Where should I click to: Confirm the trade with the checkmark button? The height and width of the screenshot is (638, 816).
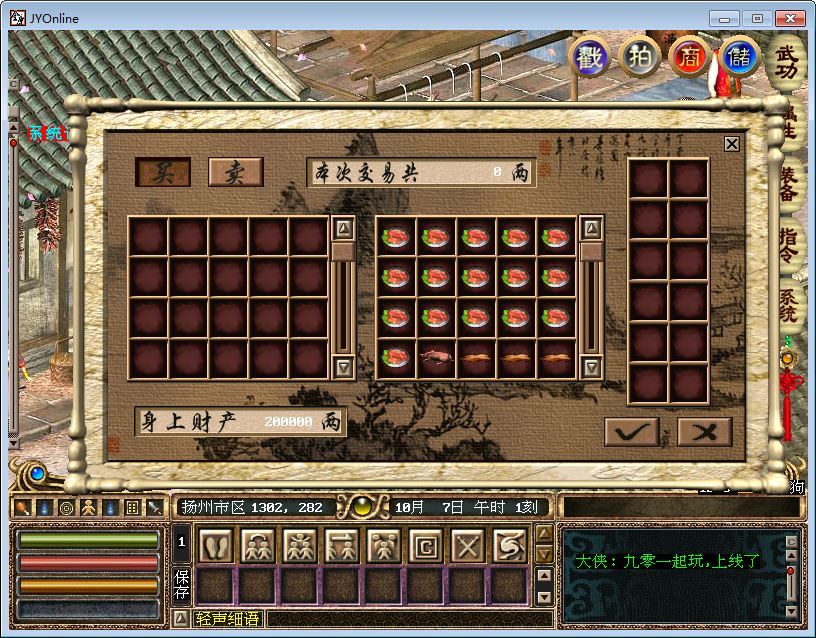coord(631,431)
